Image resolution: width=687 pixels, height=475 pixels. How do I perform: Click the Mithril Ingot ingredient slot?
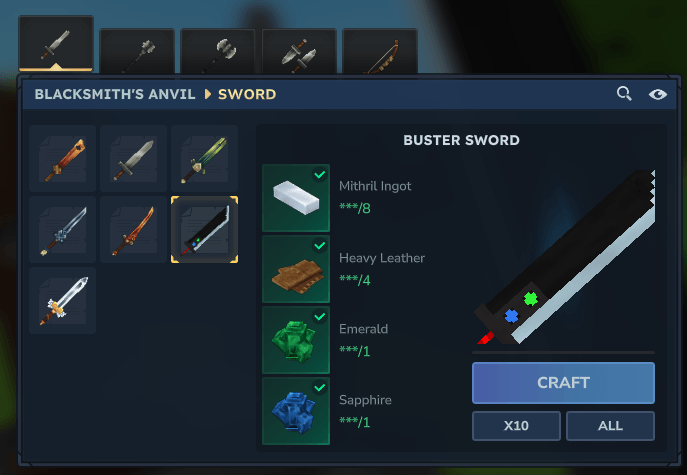(296, 198)
